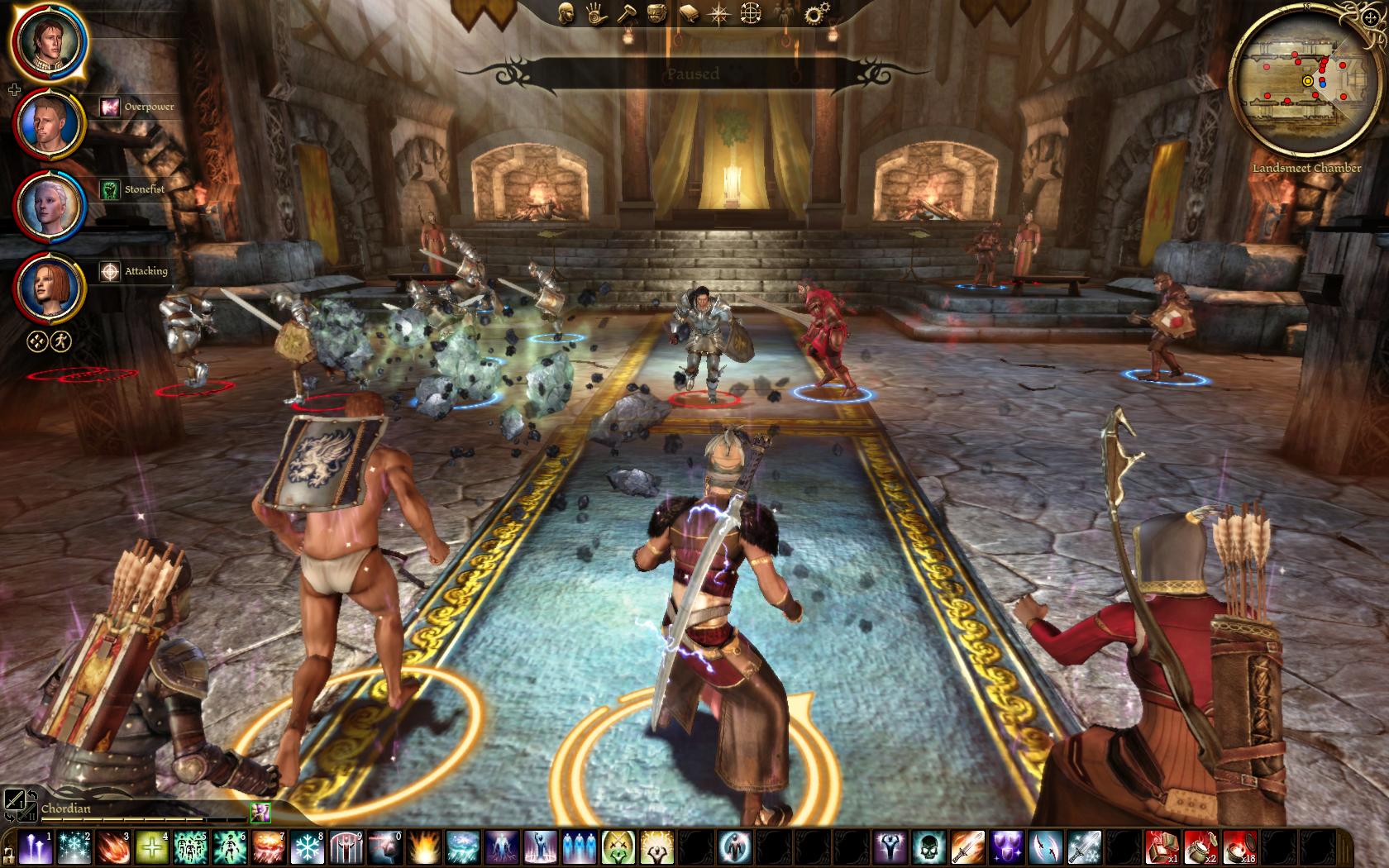Open the local map compass icon
This screenshot has height=868, width=1389.
click(x=719, y=13)
